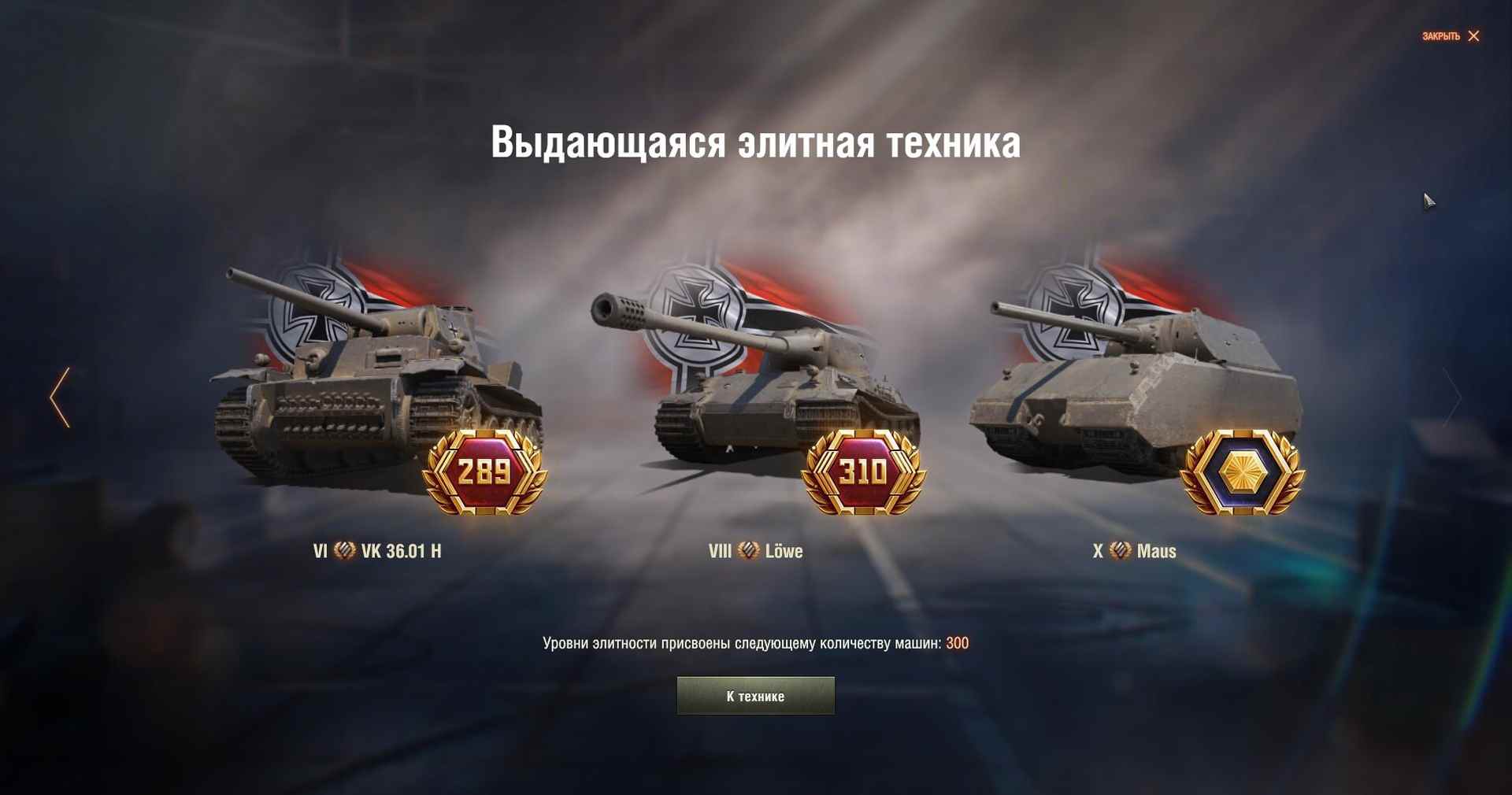The image size is (1512, 795).
Task: Show previous vehicles with left arrow
Action: tap(60, 397)
